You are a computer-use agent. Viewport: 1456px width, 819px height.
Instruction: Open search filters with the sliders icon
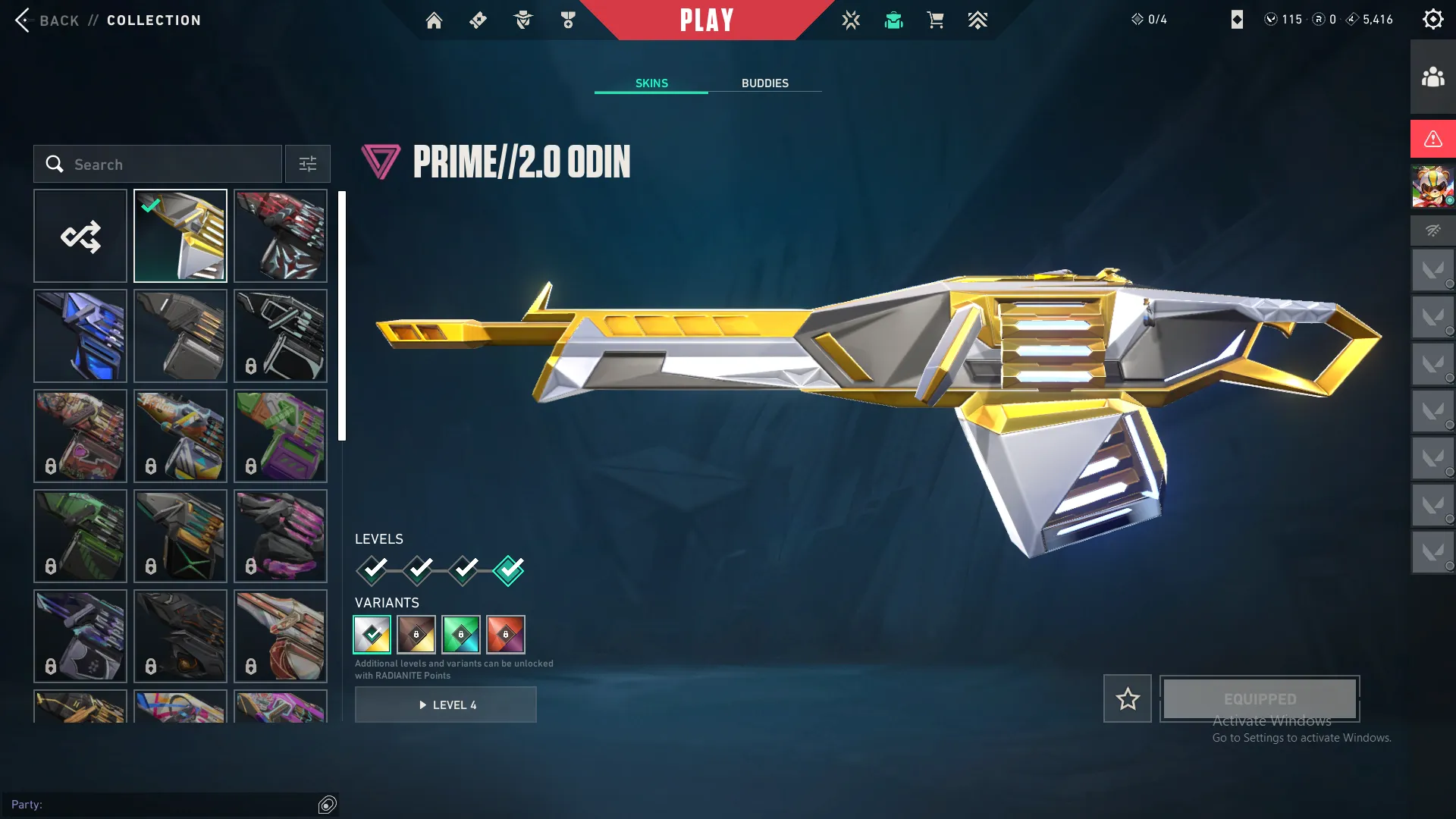point(307,164)
